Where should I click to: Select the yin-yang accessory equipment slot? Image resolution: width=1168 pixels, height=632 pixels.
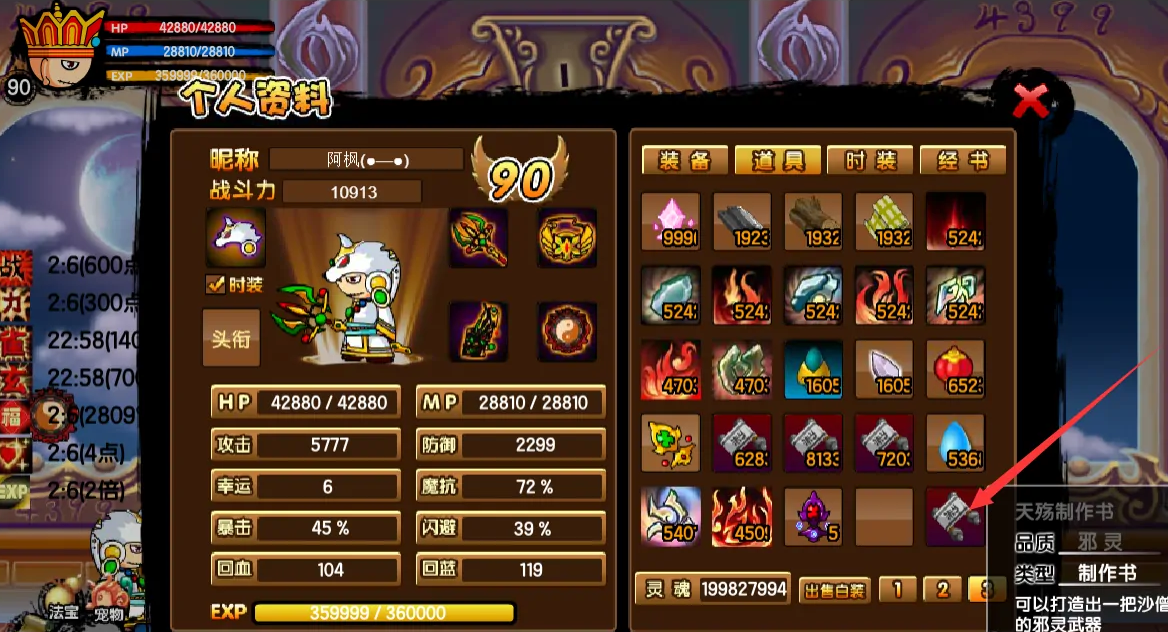tap(567, 332)
